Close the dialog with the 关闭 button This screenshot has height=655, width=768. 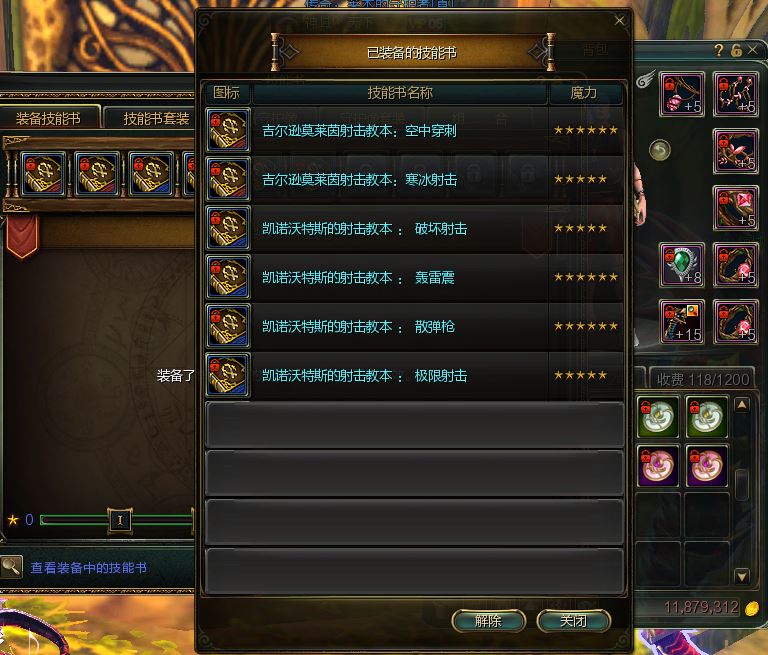(x=573, y=621)
